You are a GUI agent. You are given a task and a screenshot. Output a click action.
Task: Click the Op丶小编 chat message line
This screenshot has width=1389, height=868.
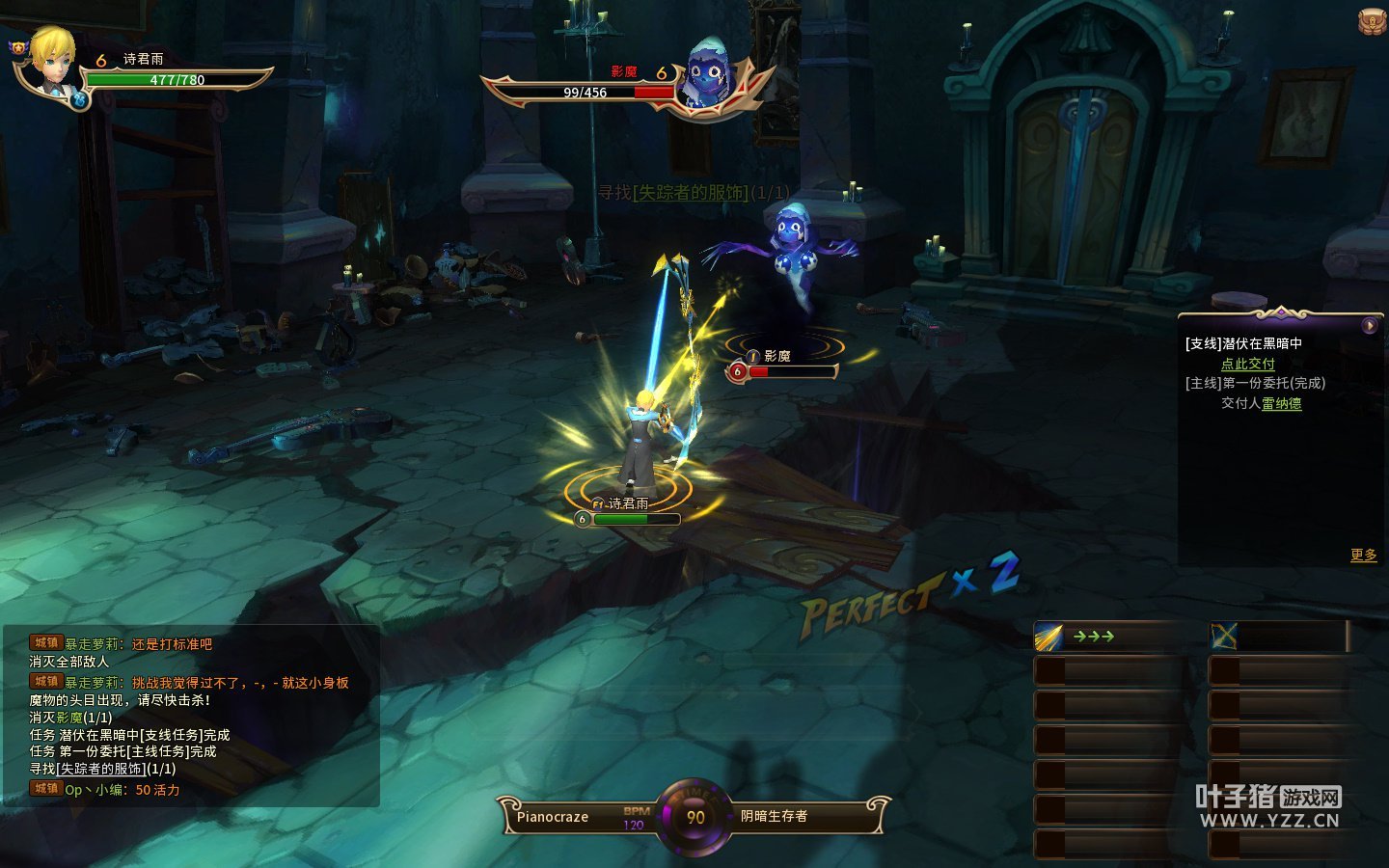pyautogui.click(x=122, y=790)
